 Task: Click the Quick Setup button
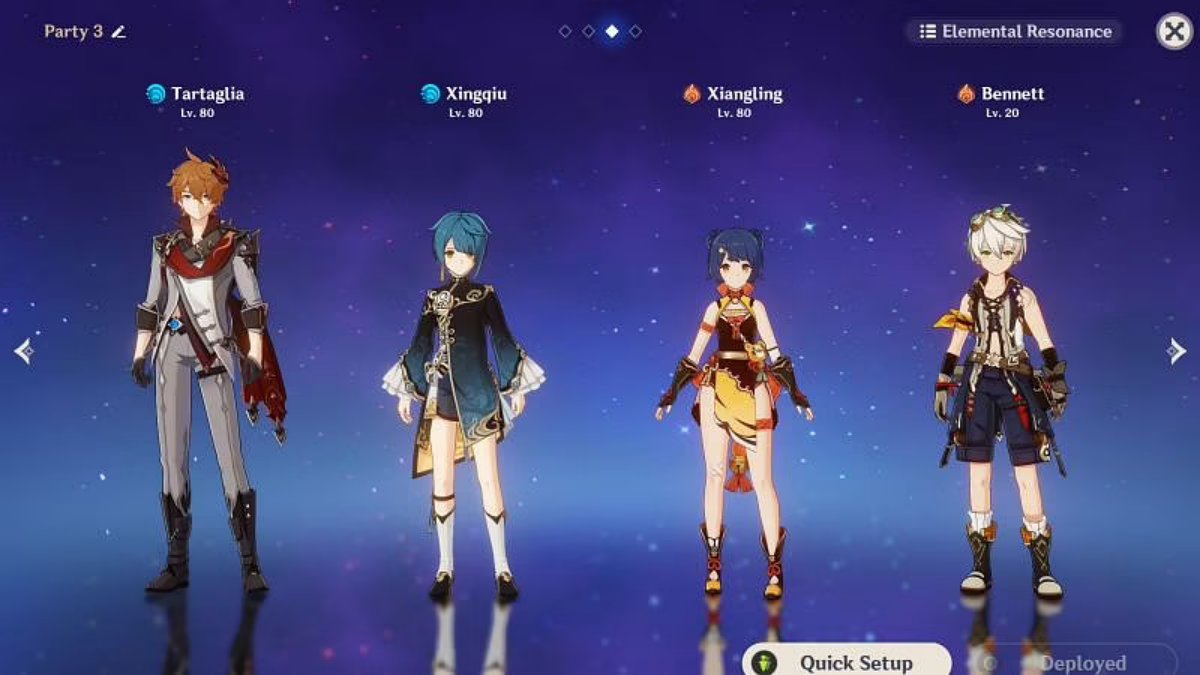846,662
